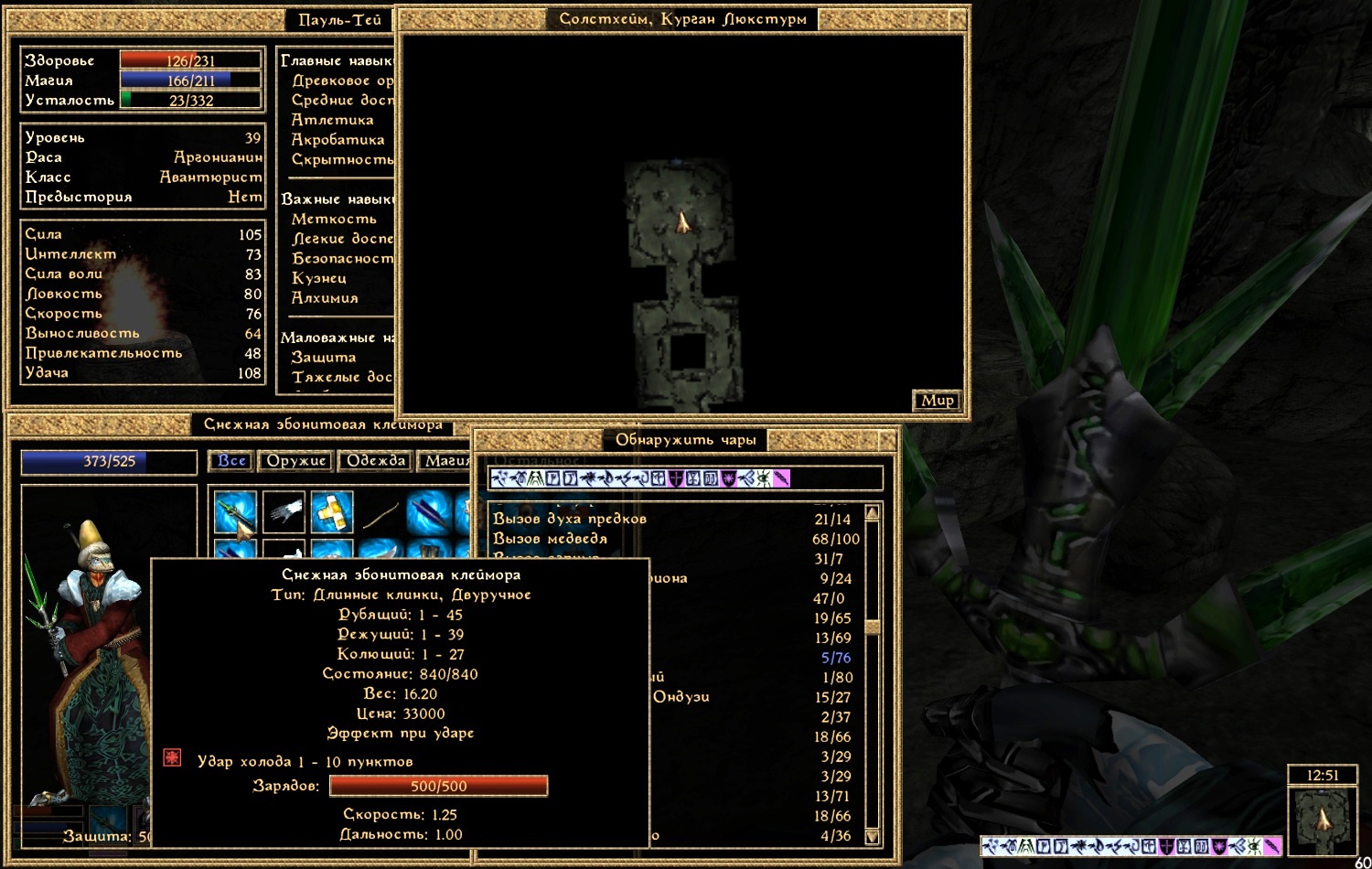Screen dimensions: 1372x869
Task: Show only Оружие in the inventory
Action: point(296,461)
